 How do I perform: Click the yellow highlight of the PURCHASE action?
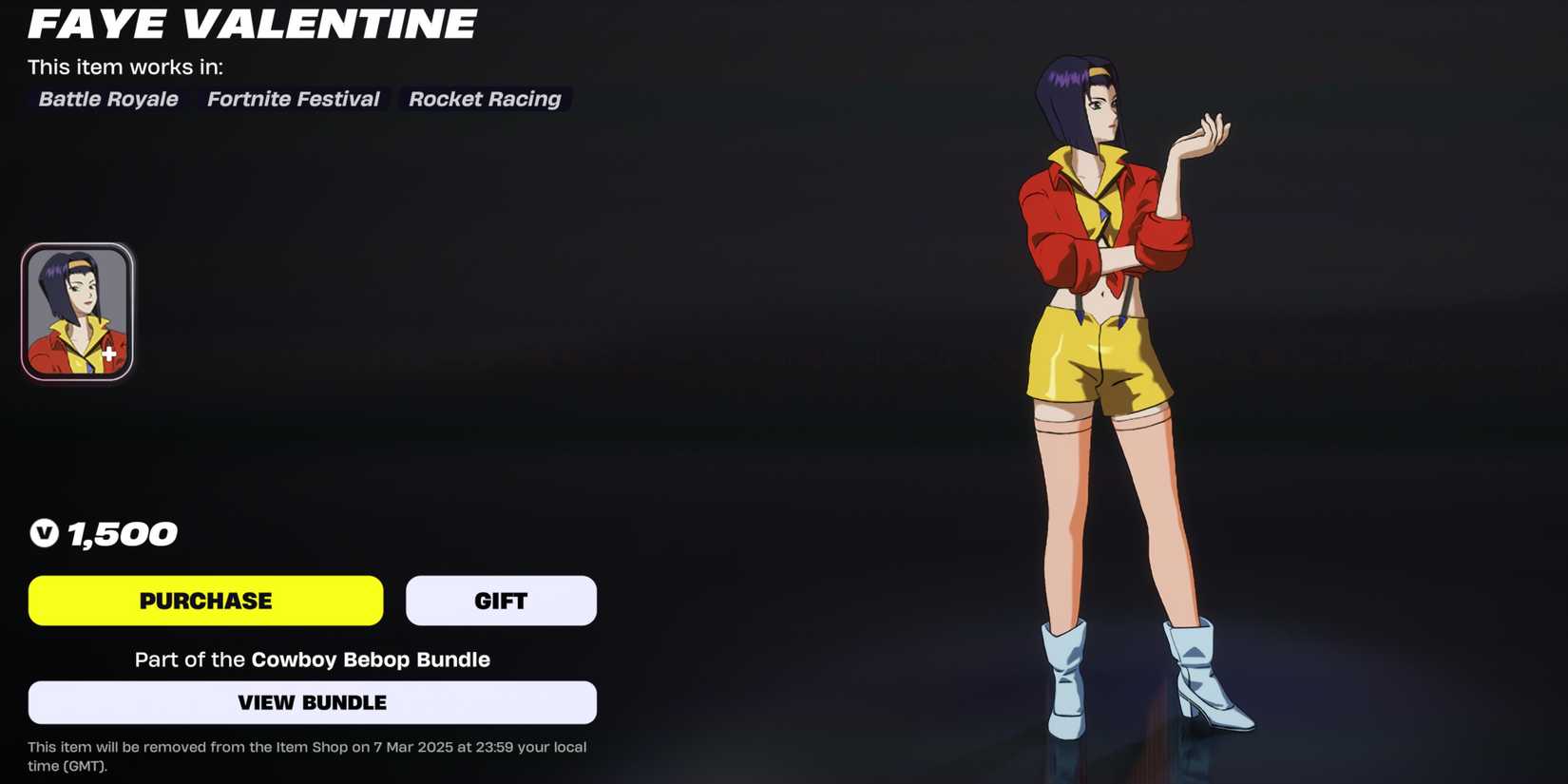(x=204, y=600)
